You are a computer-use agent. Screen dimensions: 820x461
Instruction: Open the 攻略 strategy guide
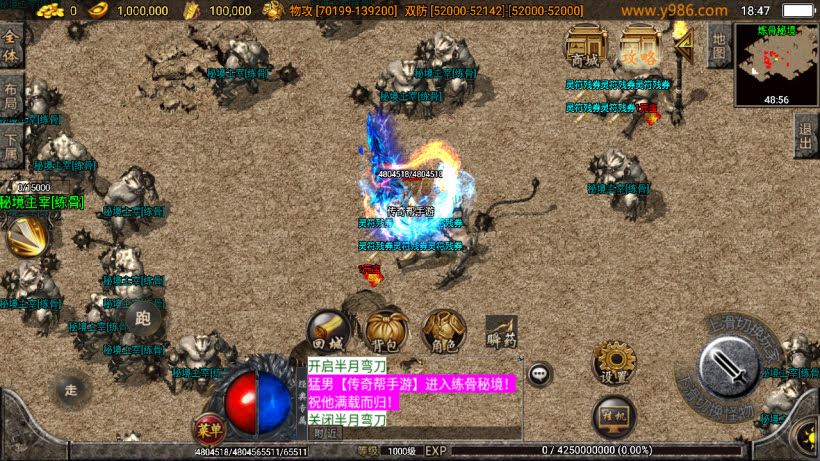(x=639, y=47)
